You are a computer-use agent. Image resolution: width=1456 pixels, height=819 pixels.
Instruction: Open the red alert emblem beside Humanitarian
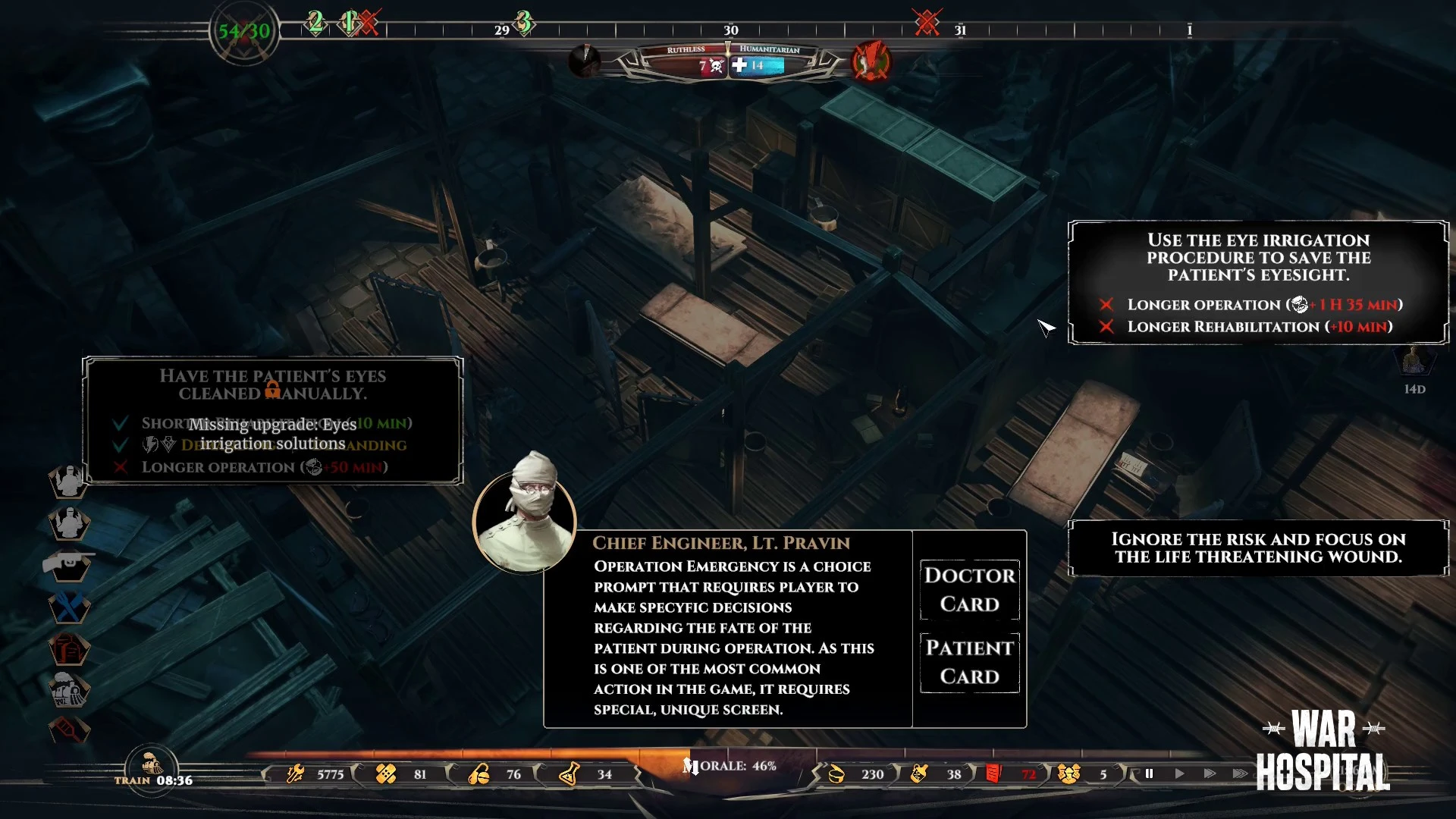click(x=871, y=61)
